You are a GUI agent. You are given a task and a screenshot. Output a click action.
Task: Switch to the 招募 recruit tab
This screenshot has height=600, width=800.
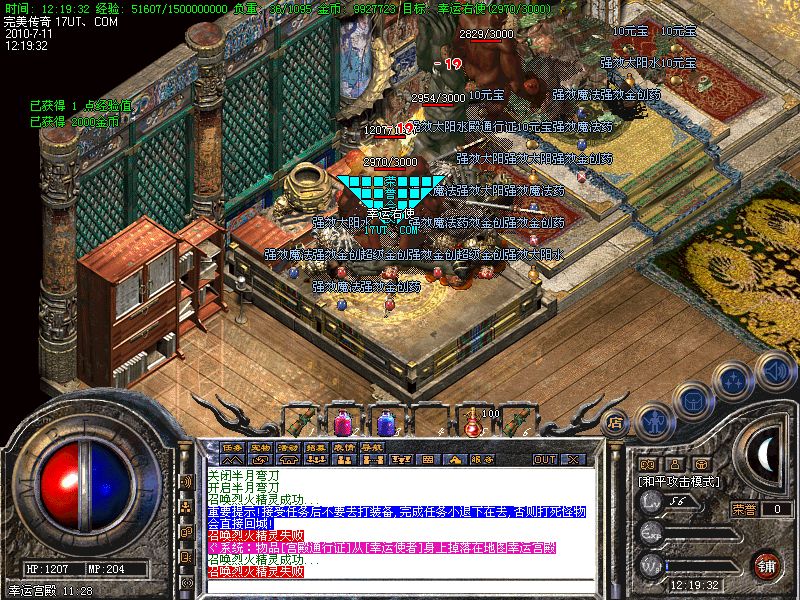(x=316, y=446)
